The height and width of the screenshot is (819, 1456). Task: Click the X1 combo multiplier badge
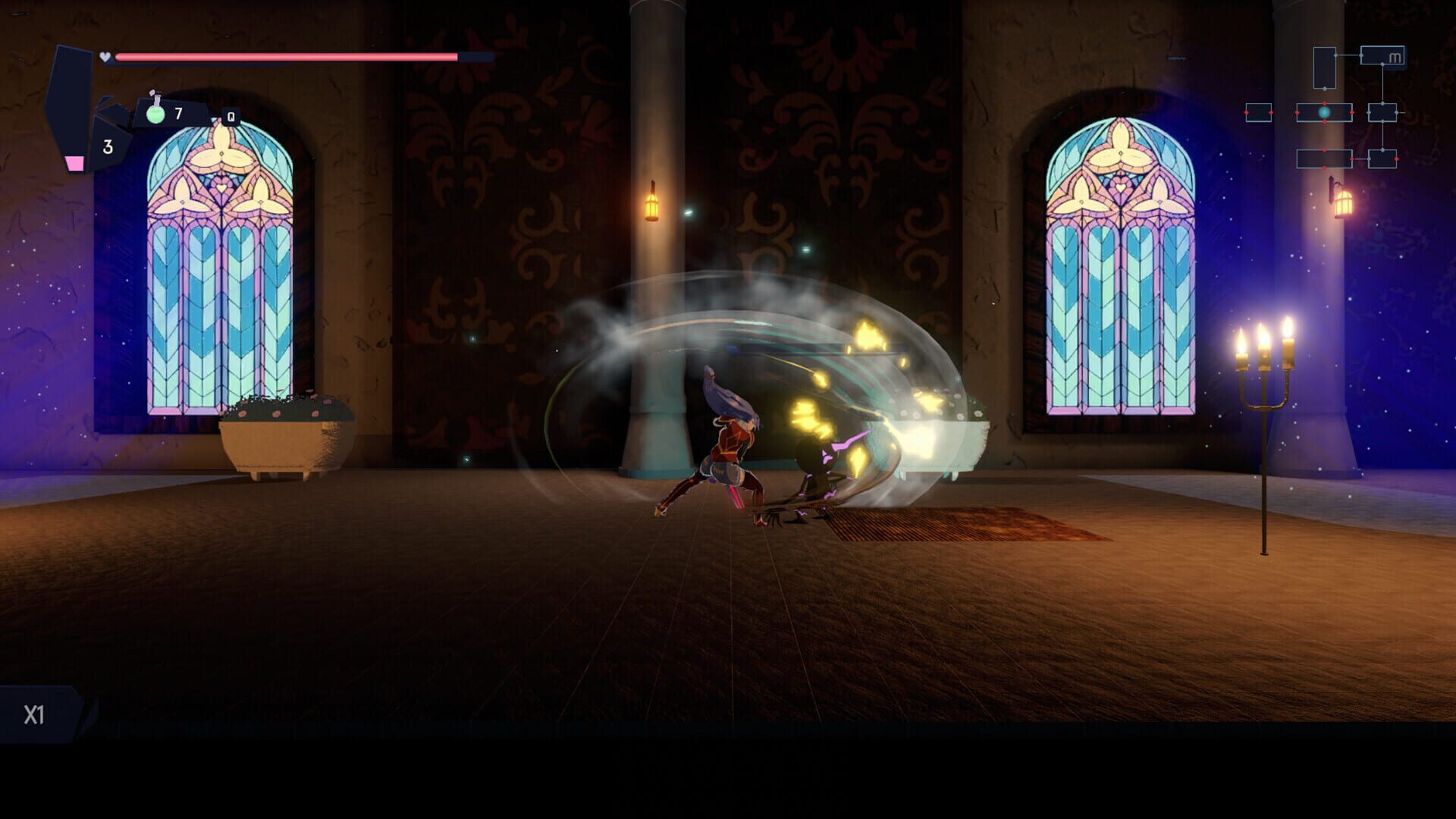pyautogui.click(x=34, y=713)
